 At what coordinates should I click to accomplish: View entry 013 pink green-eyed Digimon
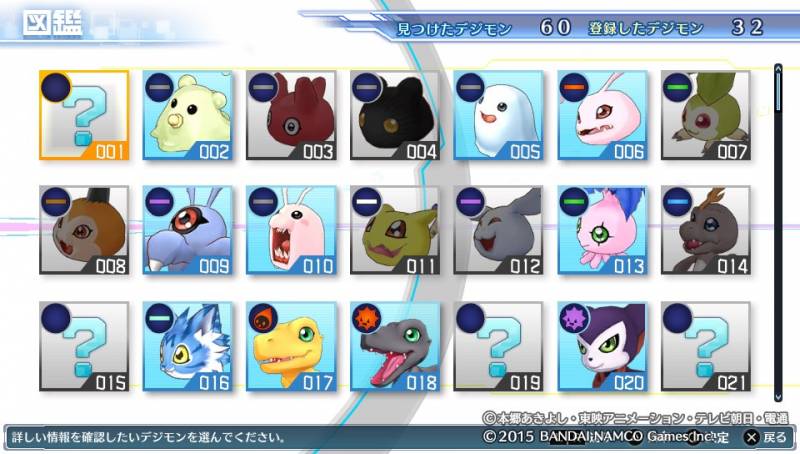(x=602, y=231)
